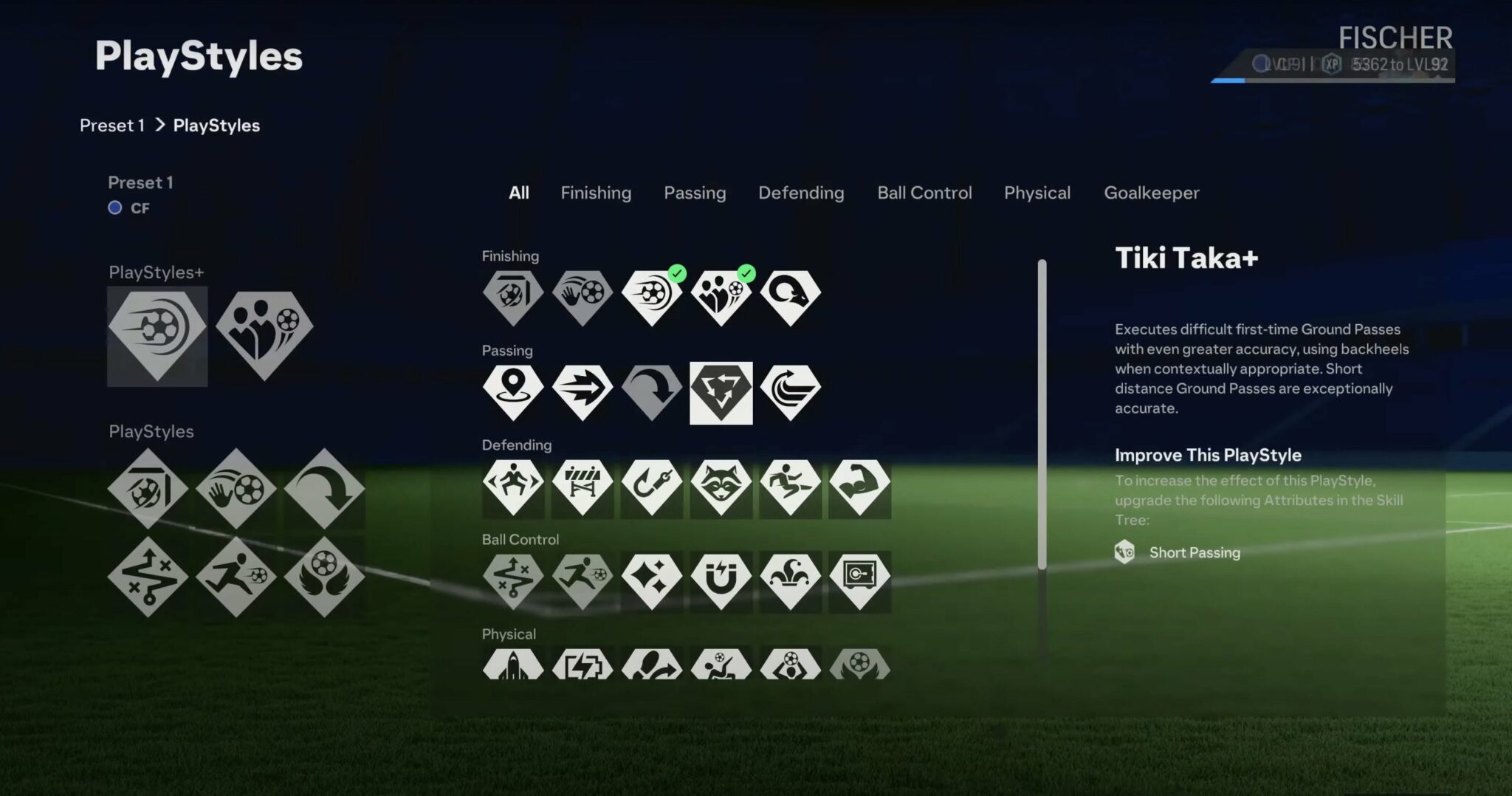
Task: Select the Quick Step lightning icon
Action: [582, 665]
